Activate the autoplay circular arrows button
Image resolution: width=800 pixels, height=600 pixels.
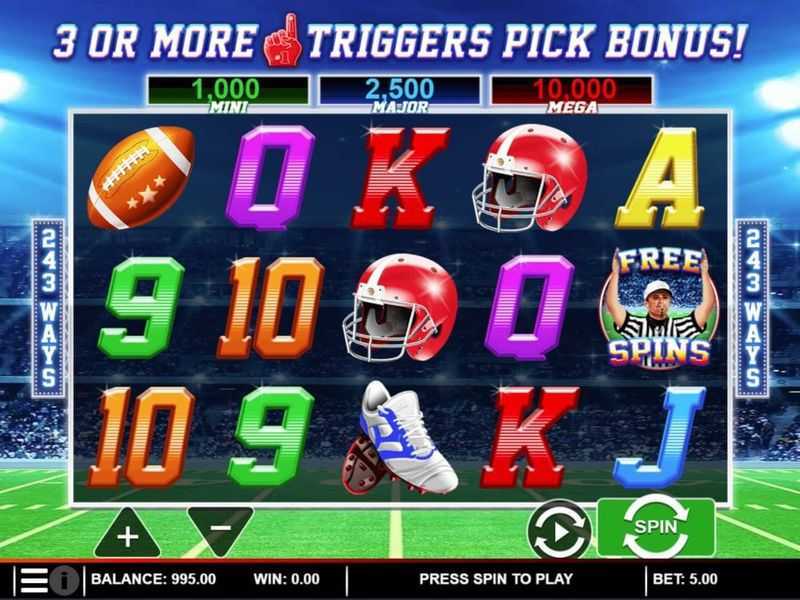click(559, 528)
